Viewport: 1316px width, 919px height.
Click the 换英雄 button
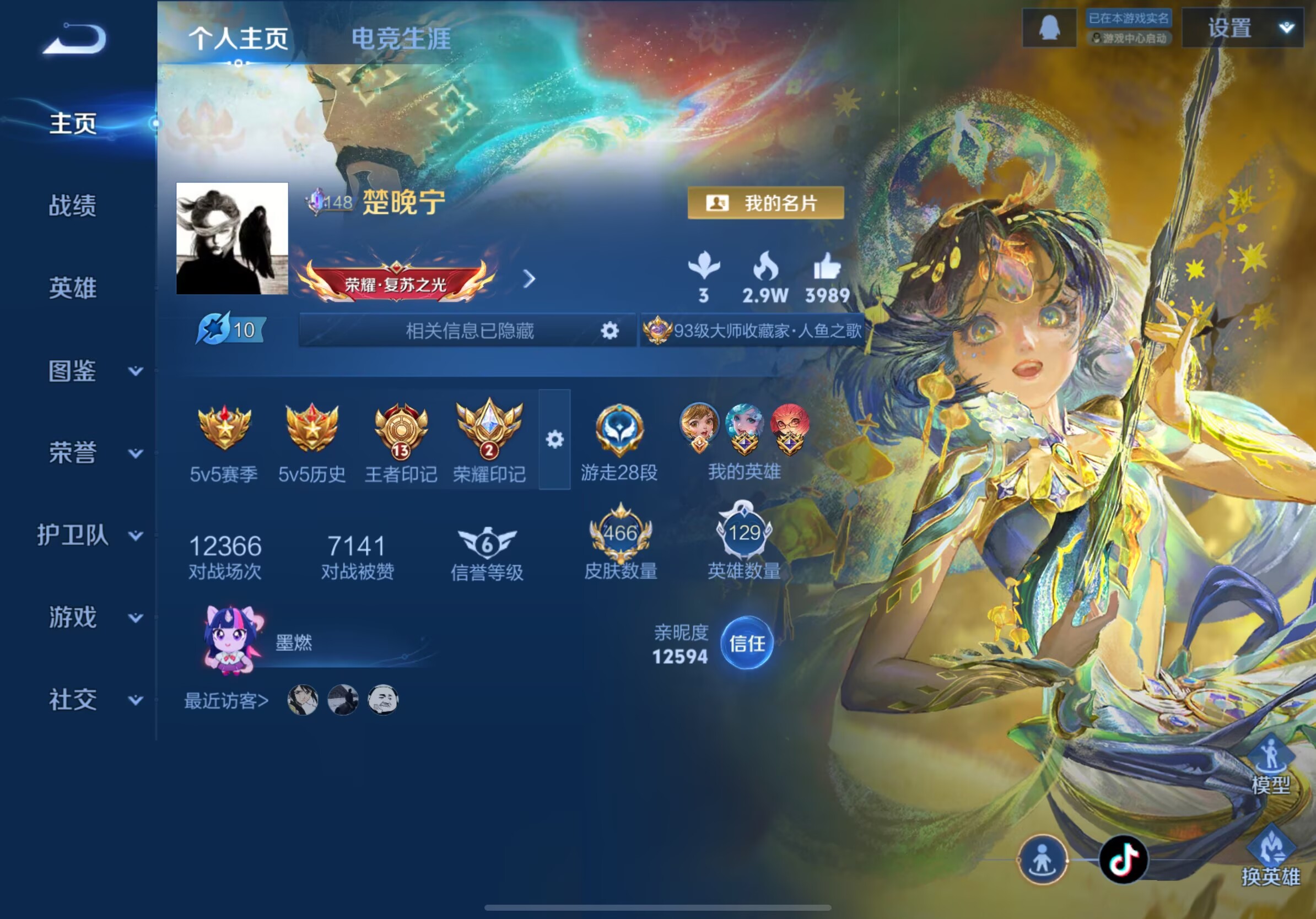tap(1271, 858)
